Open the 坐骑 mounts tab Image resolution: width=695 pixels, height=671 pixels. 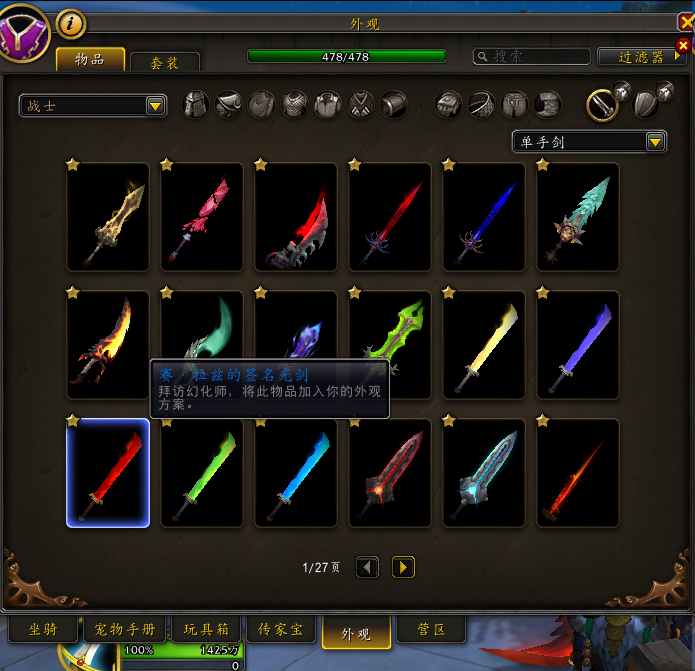pyautogui.click(x=44, y=630)
